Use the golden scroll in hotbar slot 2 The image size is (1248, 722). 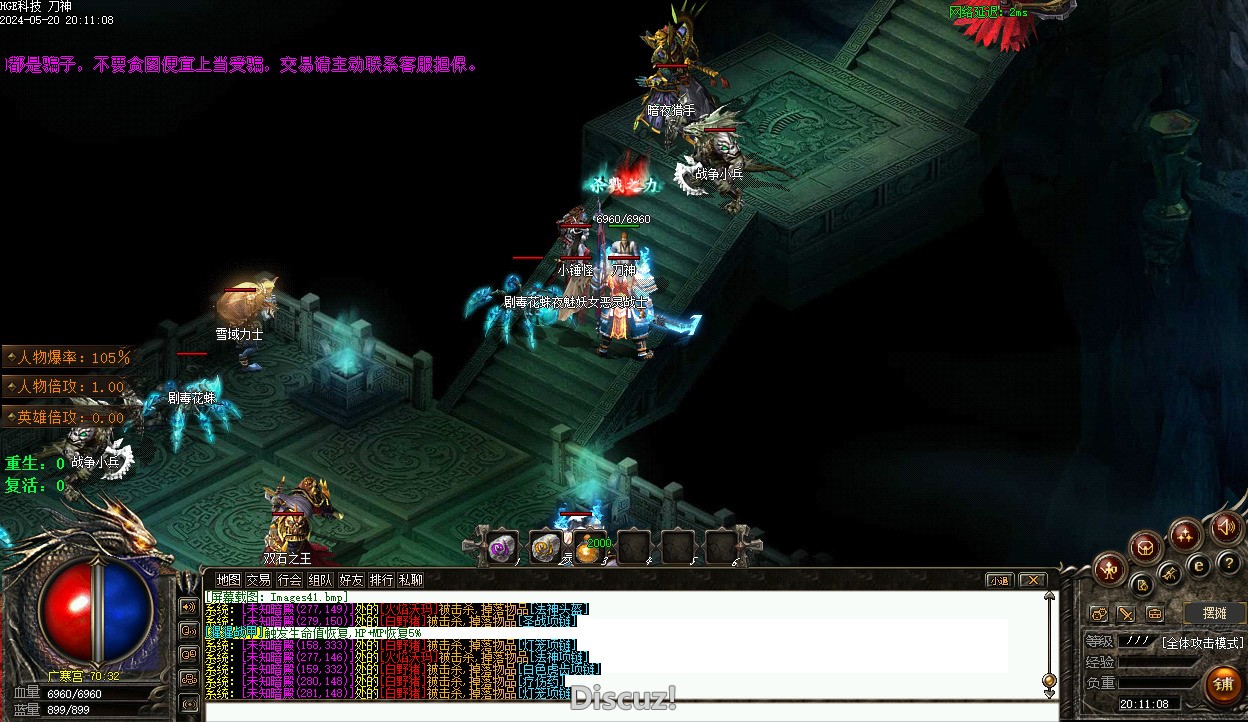[545, 547]
